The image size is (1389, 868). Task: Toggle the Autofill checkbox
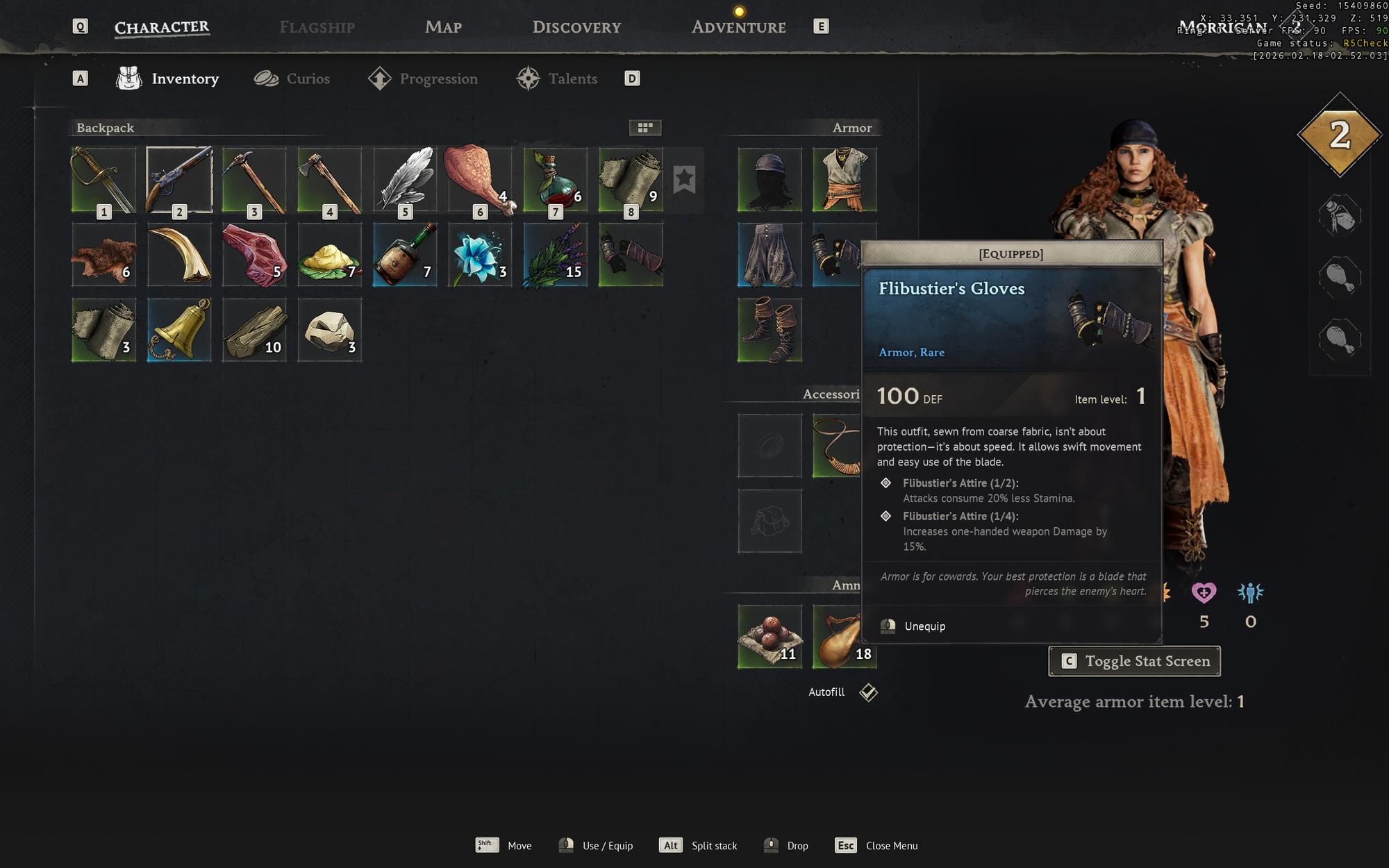[868, 692]
